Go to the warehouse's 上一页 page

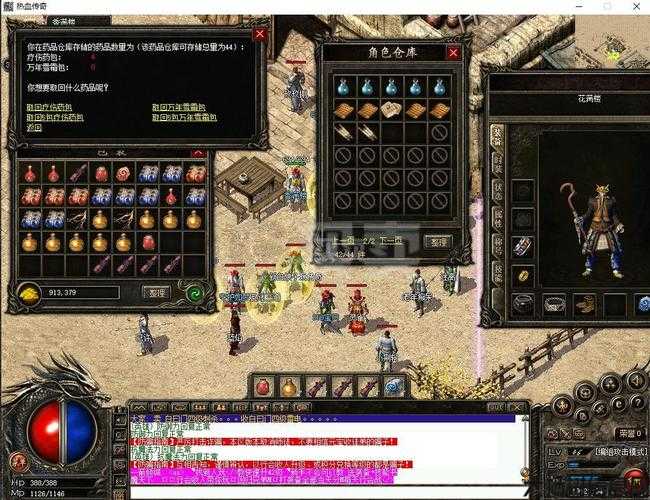click(344, 241)
